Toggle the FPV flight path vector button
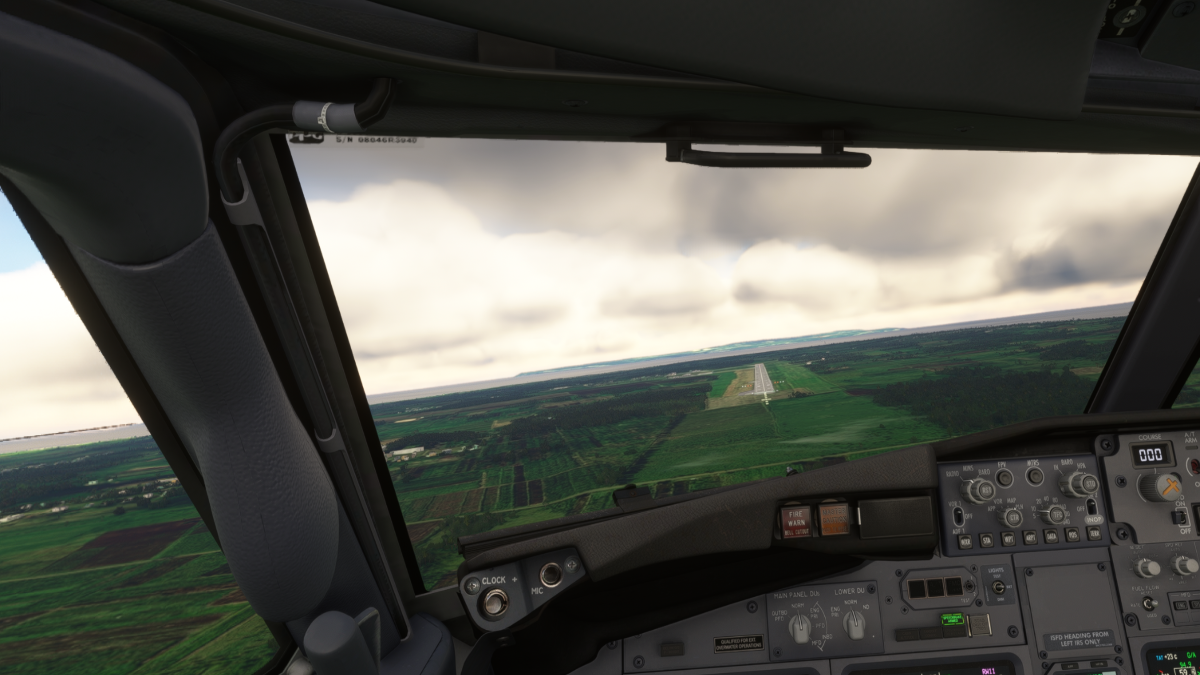The height and width of the screenshot is (675, 1200). point(1004,478)
